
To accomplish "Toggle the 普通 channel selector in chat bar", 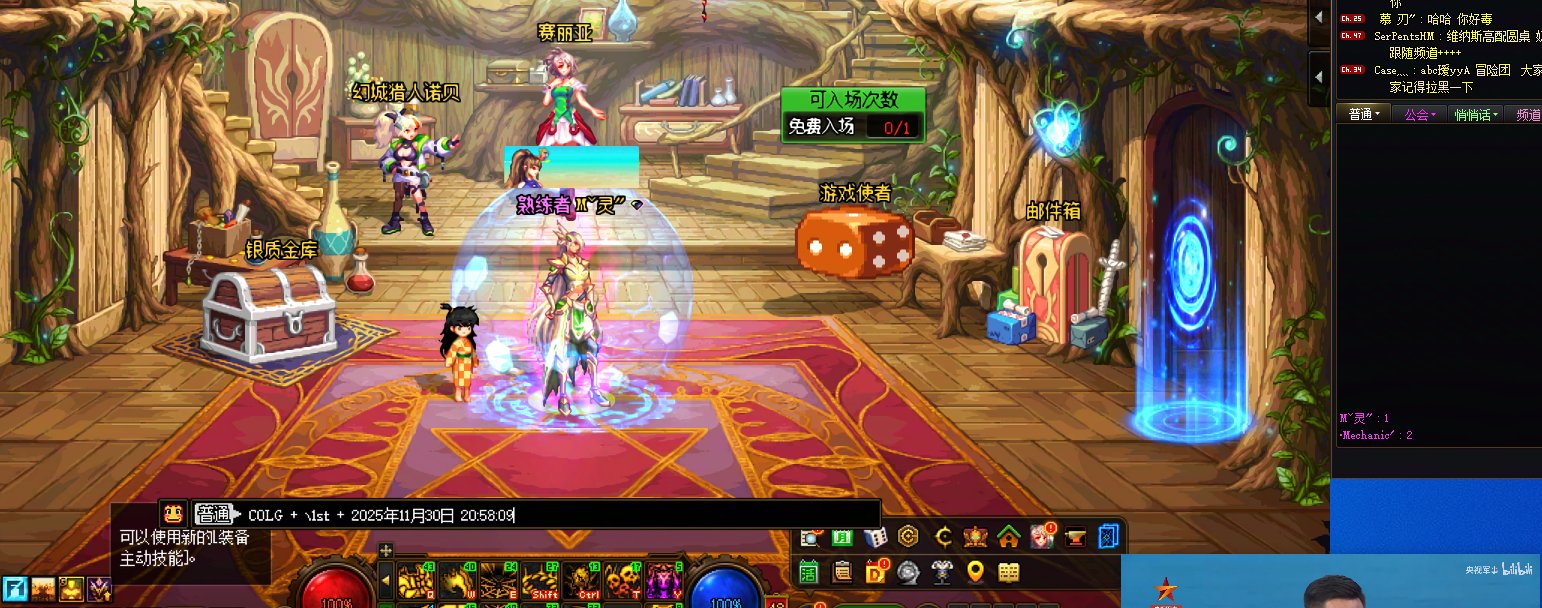I will coord(213,514).
